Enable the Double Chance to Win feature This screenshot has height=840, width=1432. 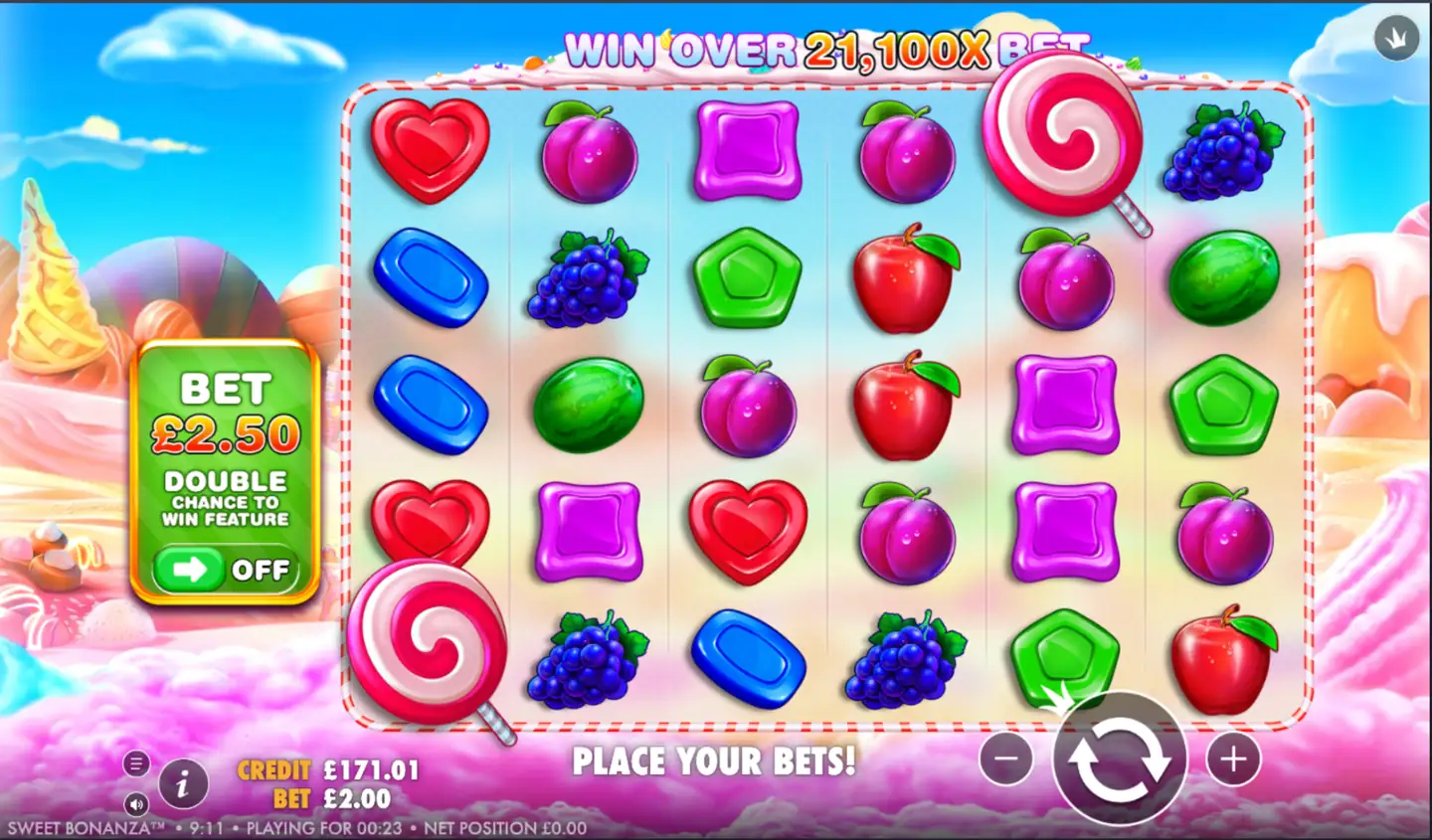click(x=227, y=570)
